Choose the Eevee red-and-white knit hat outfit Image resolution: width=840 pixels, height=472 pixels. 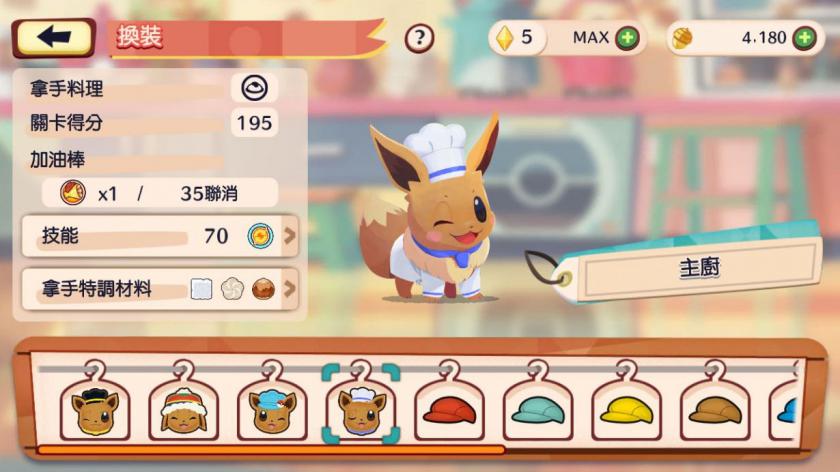click(x=183, y=409)
